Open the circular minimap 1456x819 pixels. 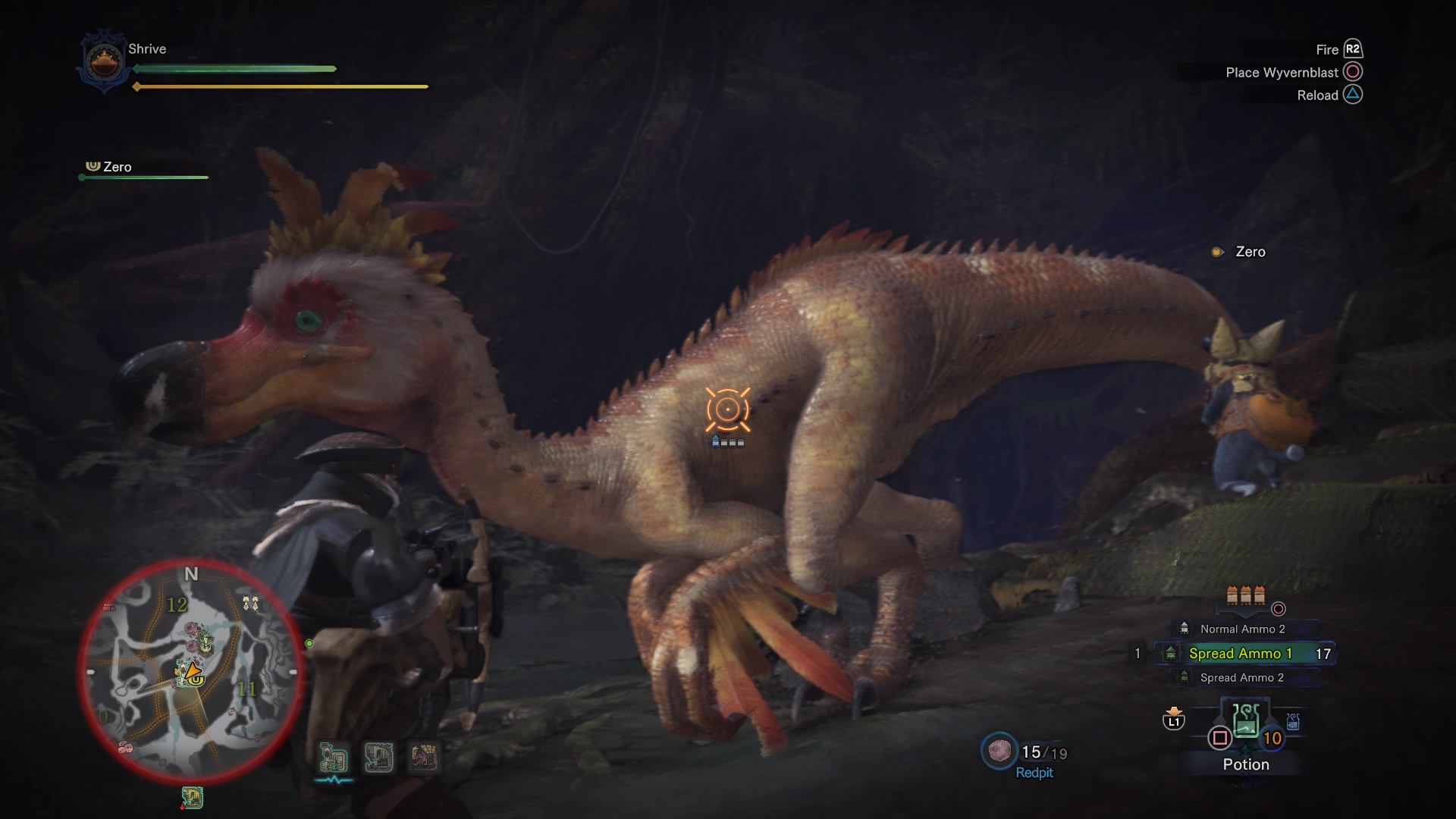(x=191, y=673)
